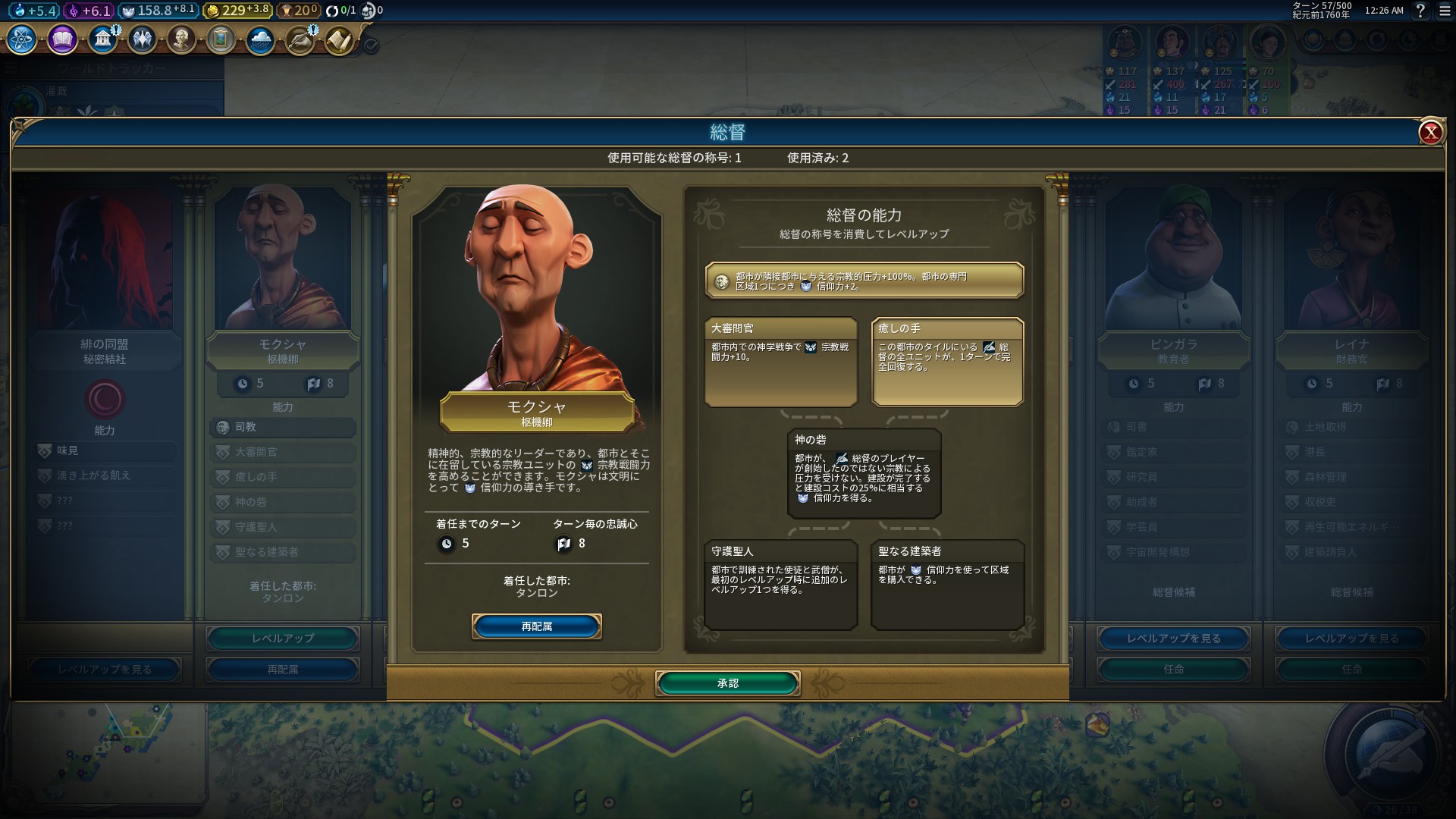Select the 神の砦 promotion card

(864, 473)
